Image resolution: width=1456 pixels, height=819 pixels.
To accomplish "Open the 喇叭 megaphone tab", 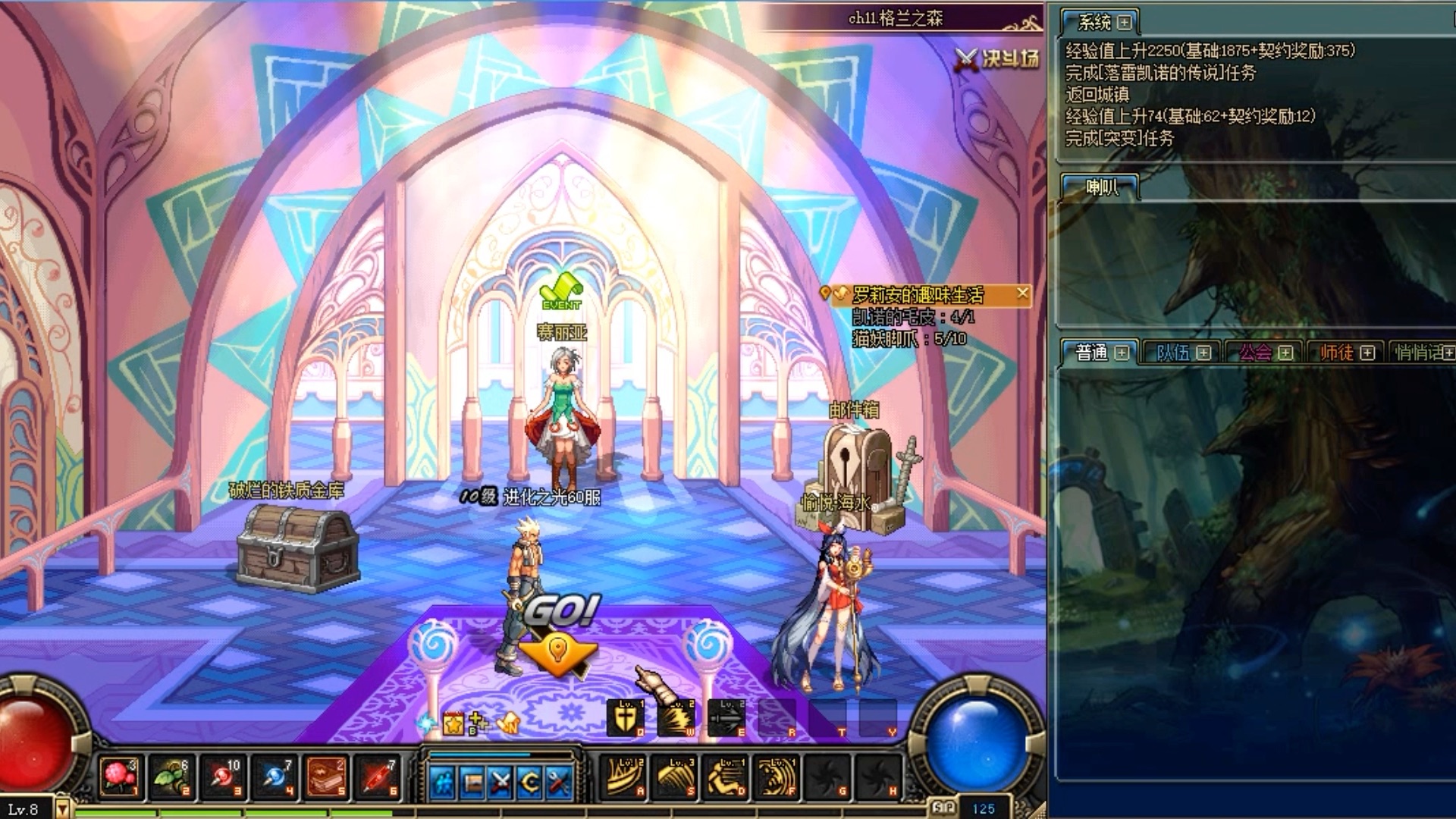I will pos(1101,187).
